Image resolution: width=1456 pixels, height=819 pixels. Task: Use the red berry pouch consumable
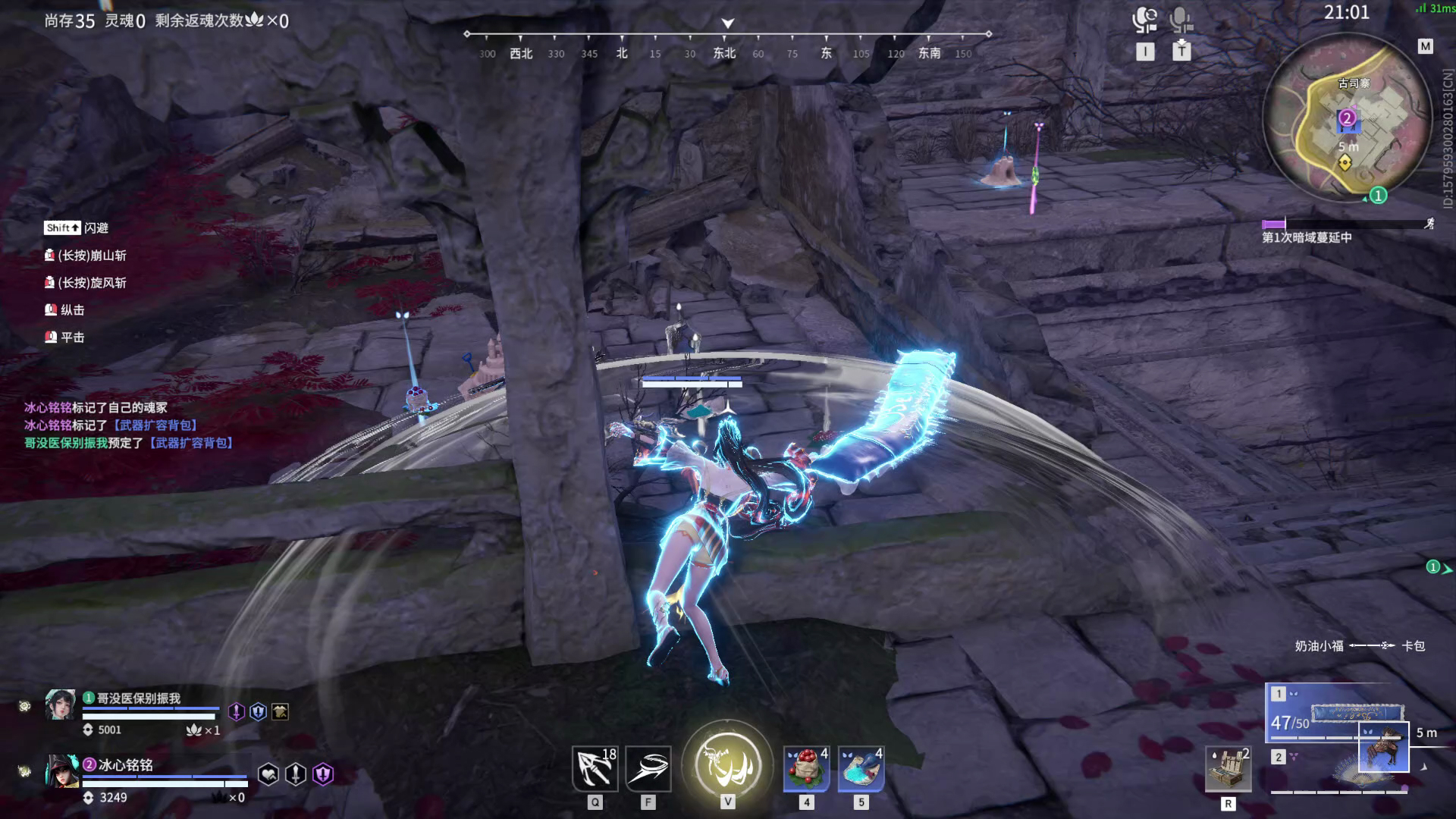[x=806, y=768]
